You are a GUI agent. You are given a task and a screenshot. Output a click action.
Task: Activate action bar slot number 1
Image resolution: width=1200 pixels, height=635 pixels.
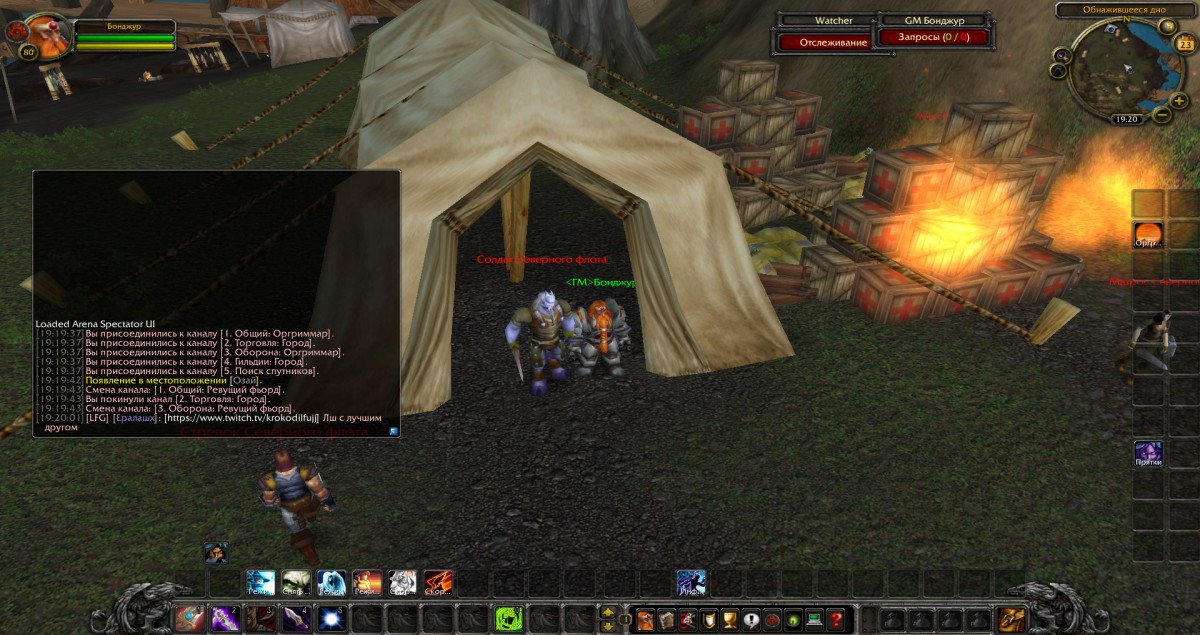pyautogui.click(x=190, y=619)
